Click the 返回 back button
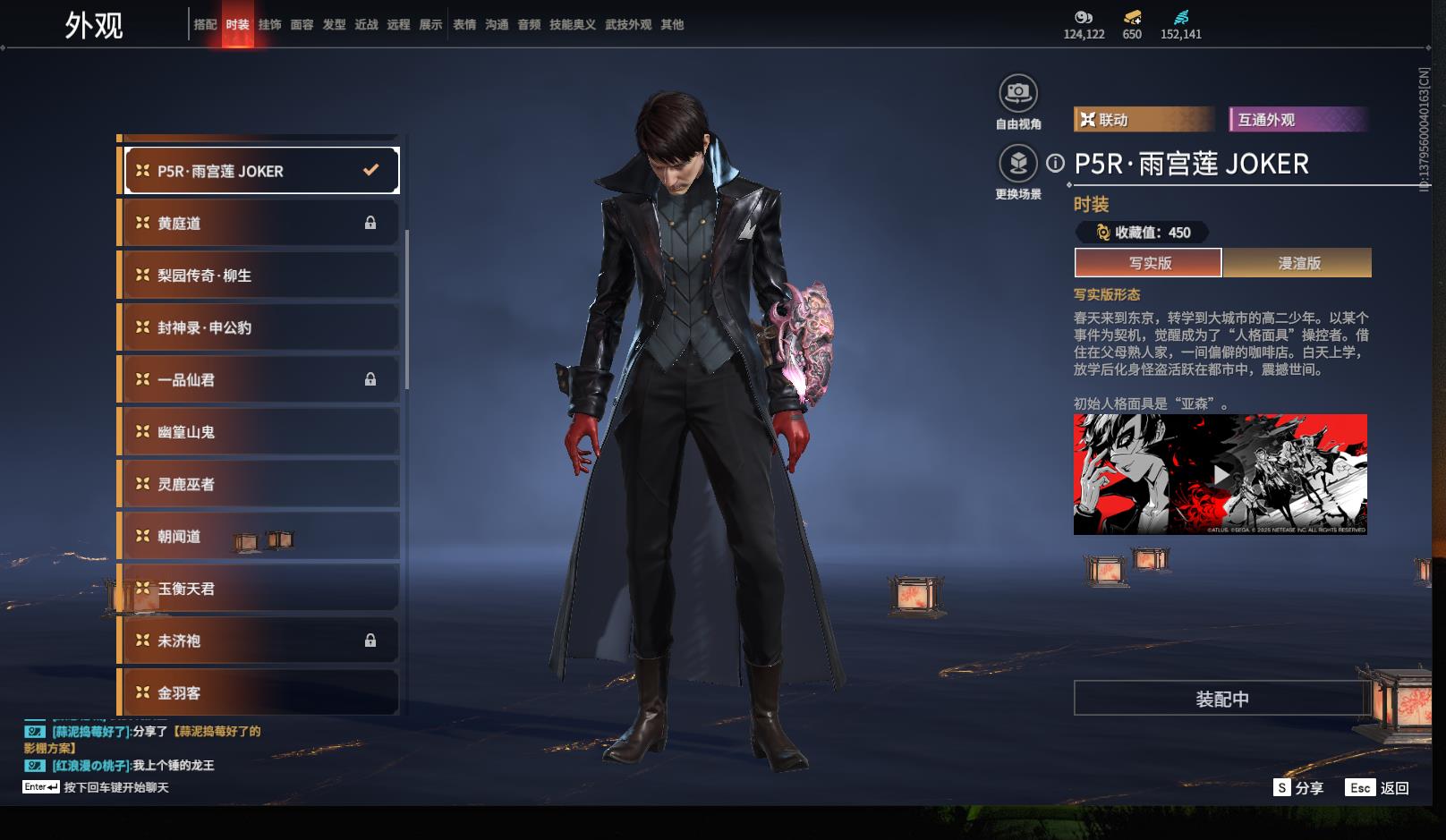Screen dimensions: 1446x840 (1379, 788)
